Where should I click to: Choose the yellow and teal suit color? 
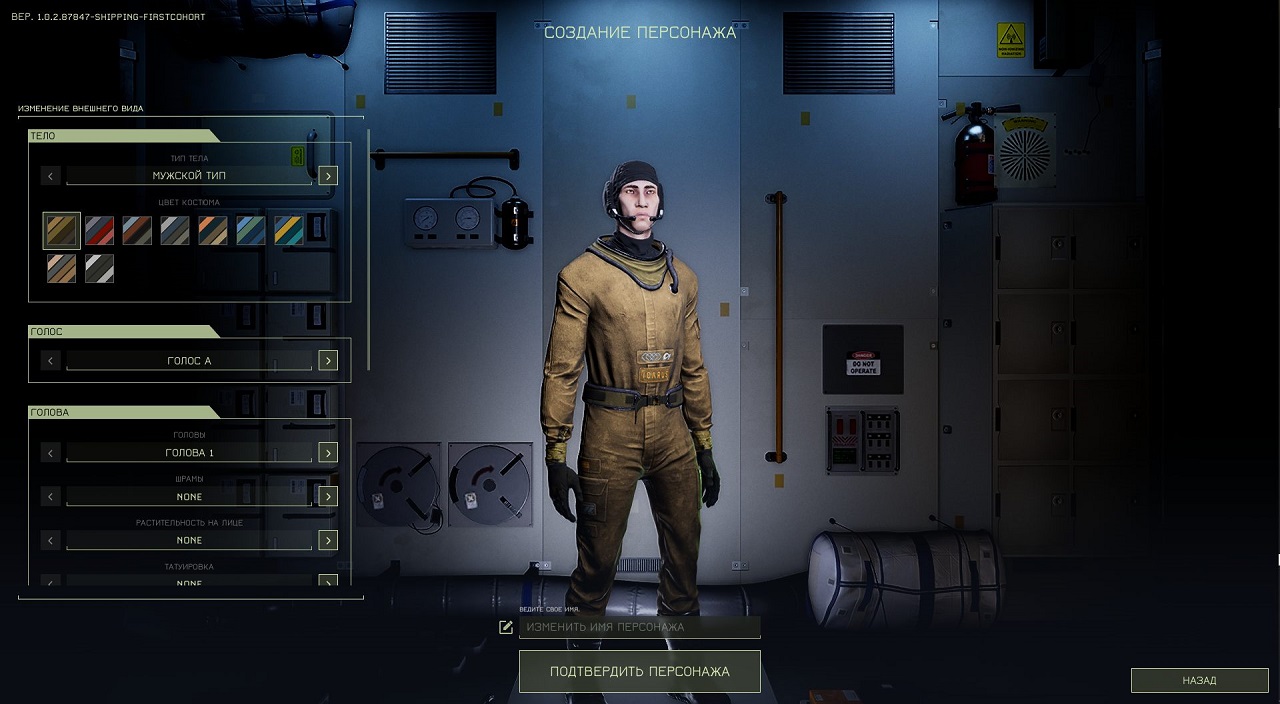click(x=289, y=231)
